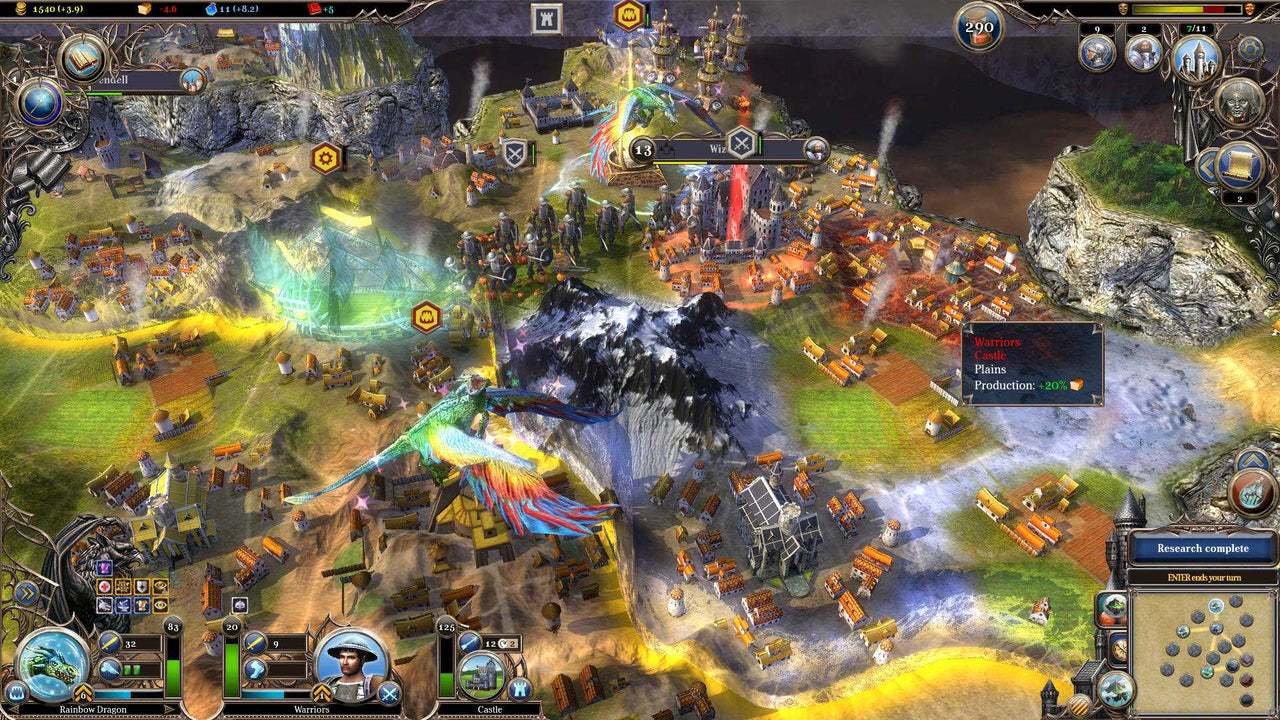Click the Research complete button
Screen dimensions: 1280x720
click(x=1201, y=548)
